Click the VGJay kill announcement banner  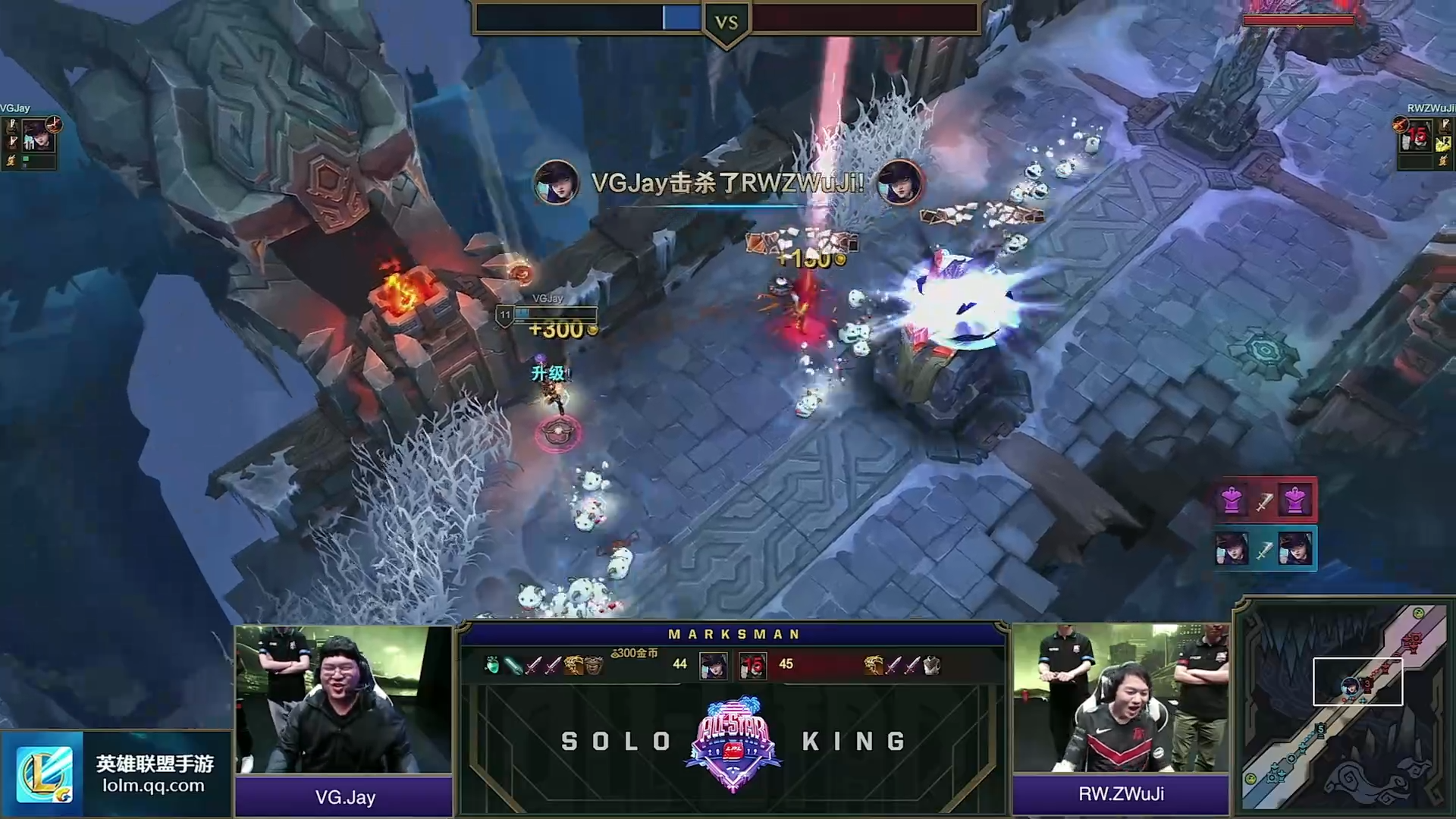coord(727,183)
